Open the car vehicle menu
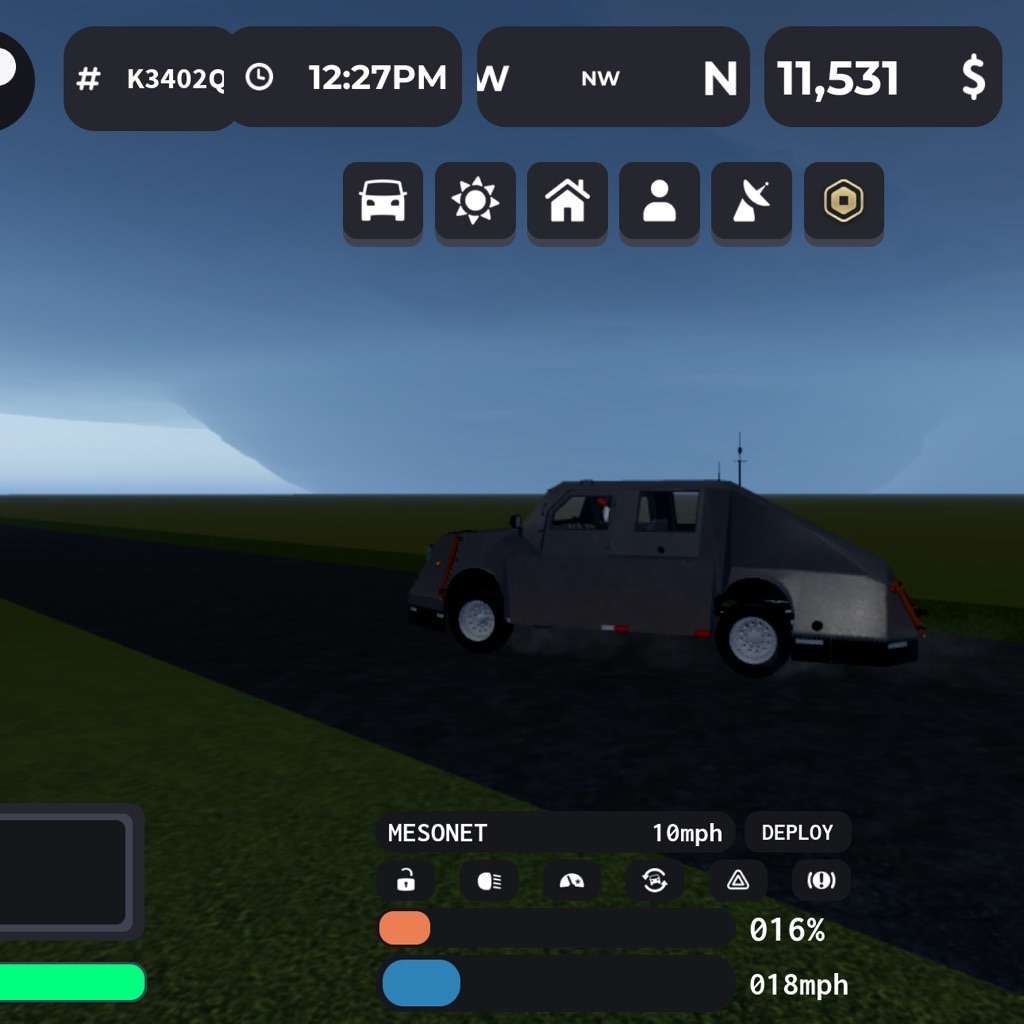The width and height of the screenshot is (1024, 1024). pyautogui.click(x=382, y=202)
